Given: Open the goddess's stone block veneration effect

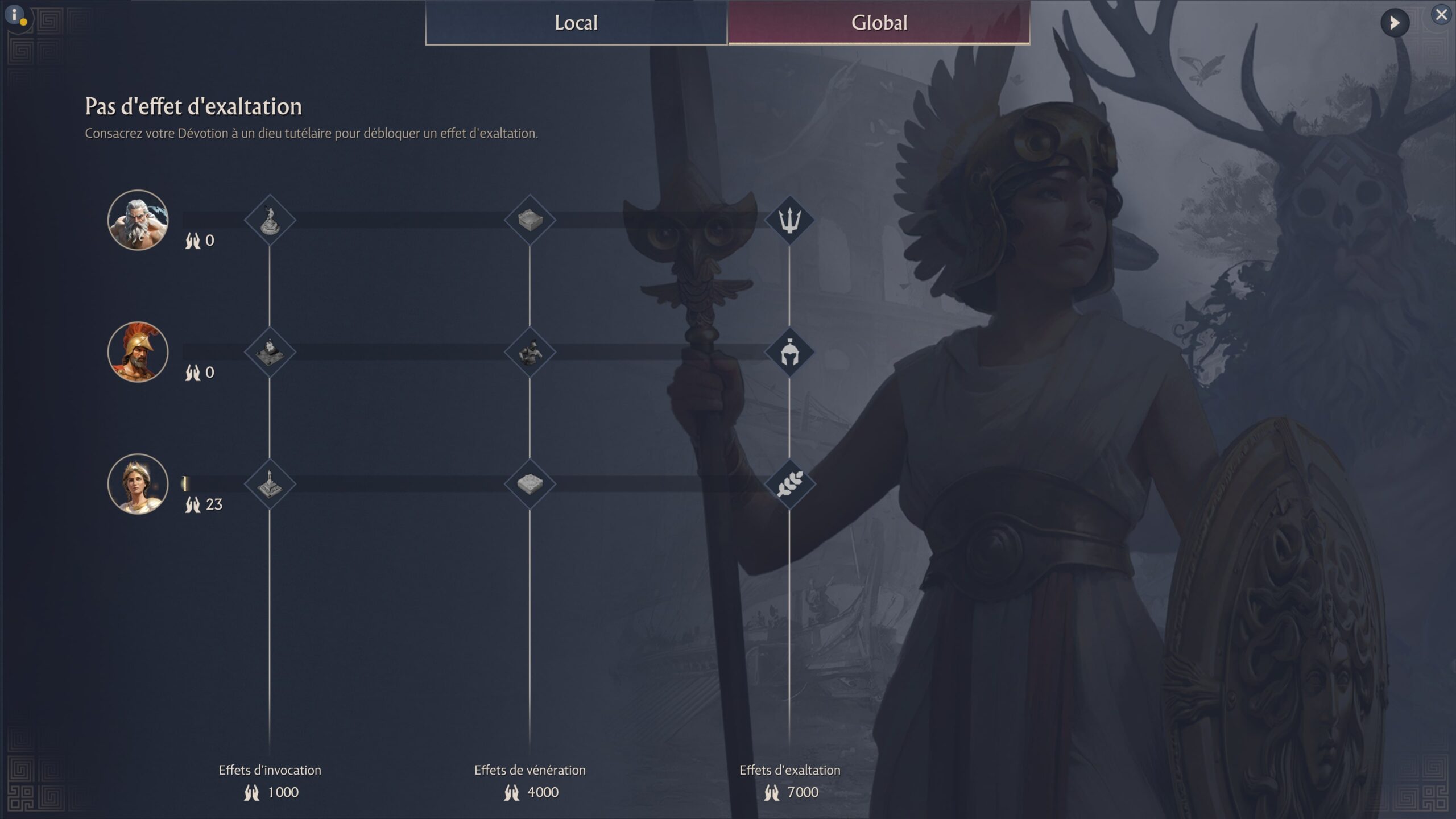Looking at the screenshot, I should [x=530, y=484].
